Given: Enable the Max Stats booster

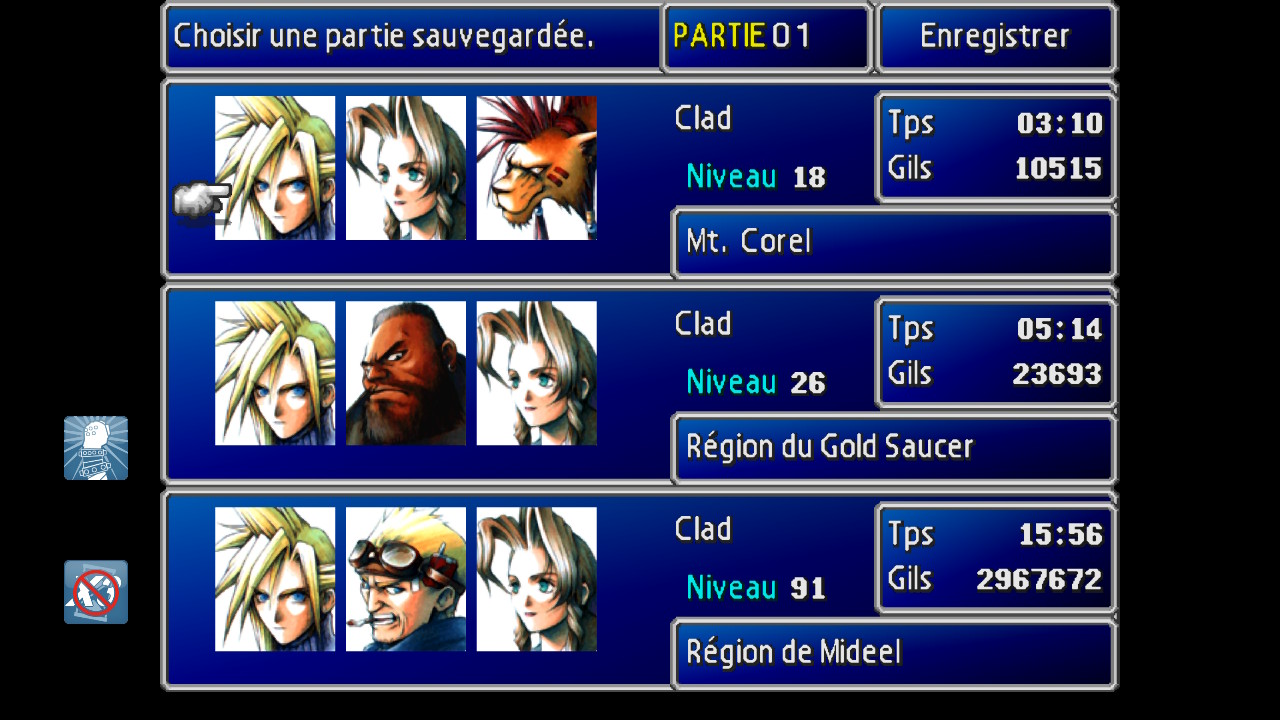Looking at the screenshot, I should pos(96,448).
